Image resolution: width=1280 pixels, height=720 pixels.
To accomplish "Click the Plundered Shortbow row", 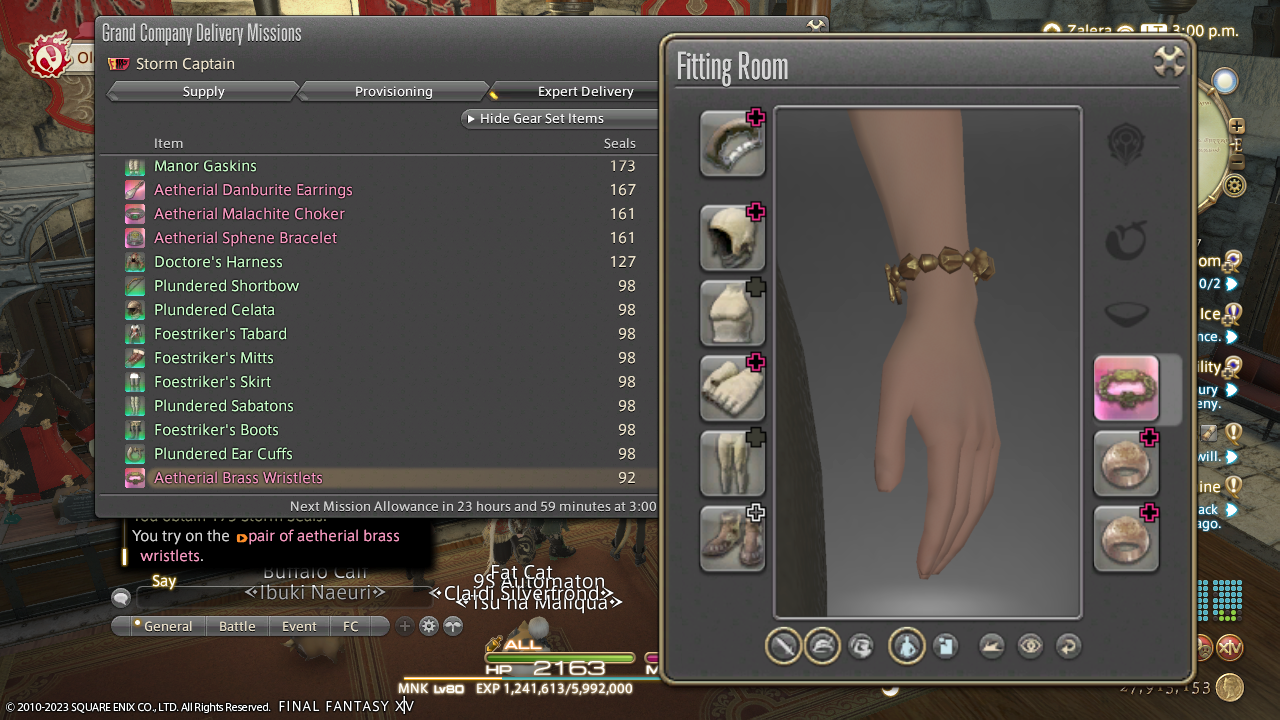I will click(x=226, y=286).
